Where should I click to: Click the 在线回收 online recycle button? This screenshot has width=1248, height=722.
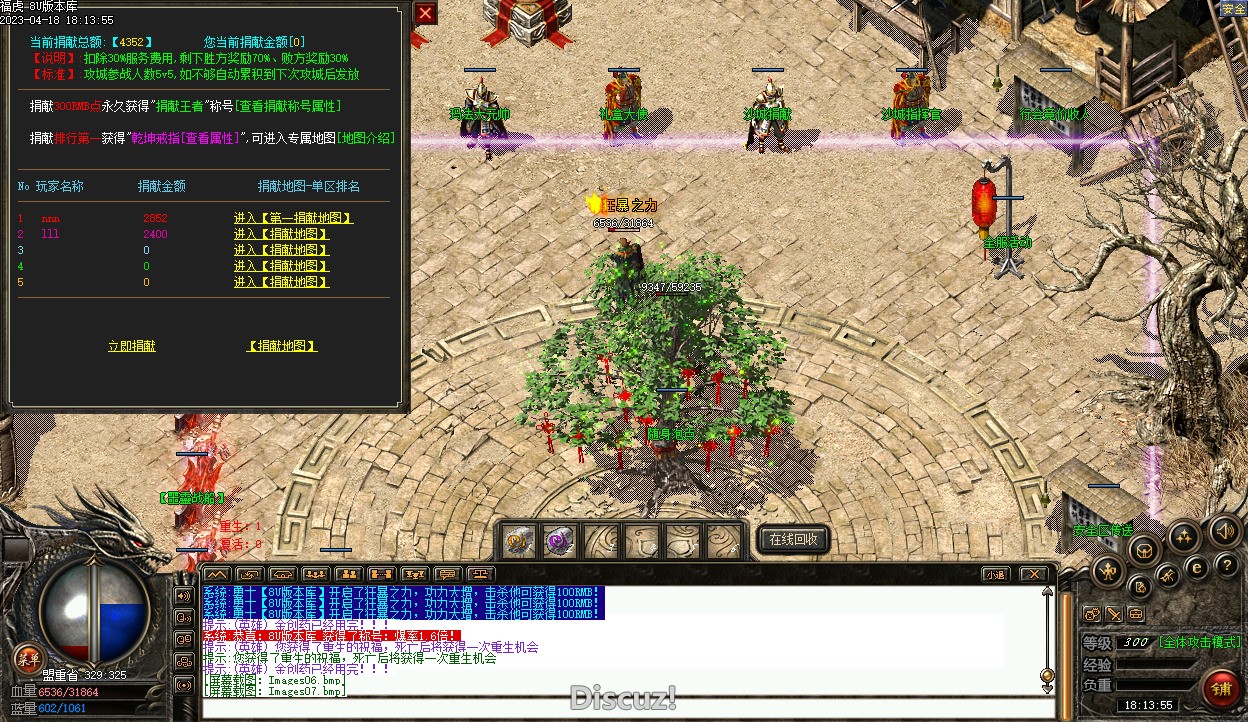793,540
